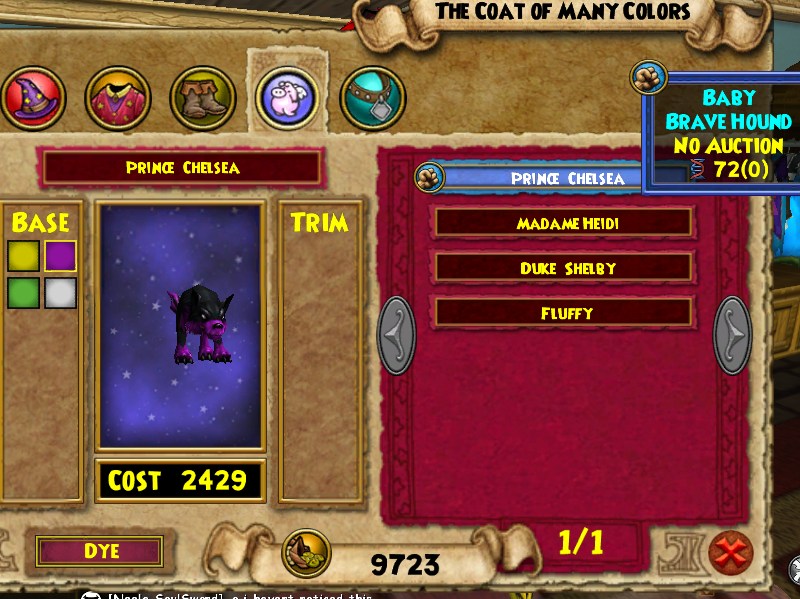The width and height of the screenshot is (800, 599).
Task: Choose Duke Shelby from the pet list
Action: (563, 268)
